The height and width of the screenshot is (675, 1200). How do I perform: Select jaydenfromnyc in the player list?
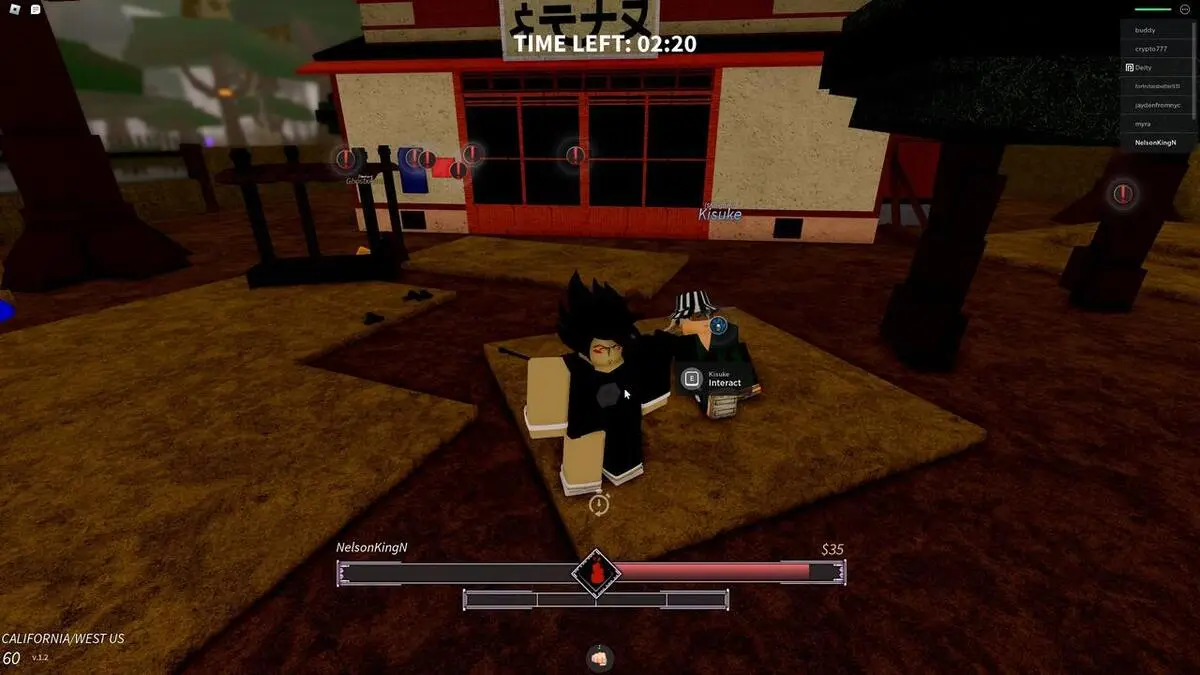pos(1157,105)
